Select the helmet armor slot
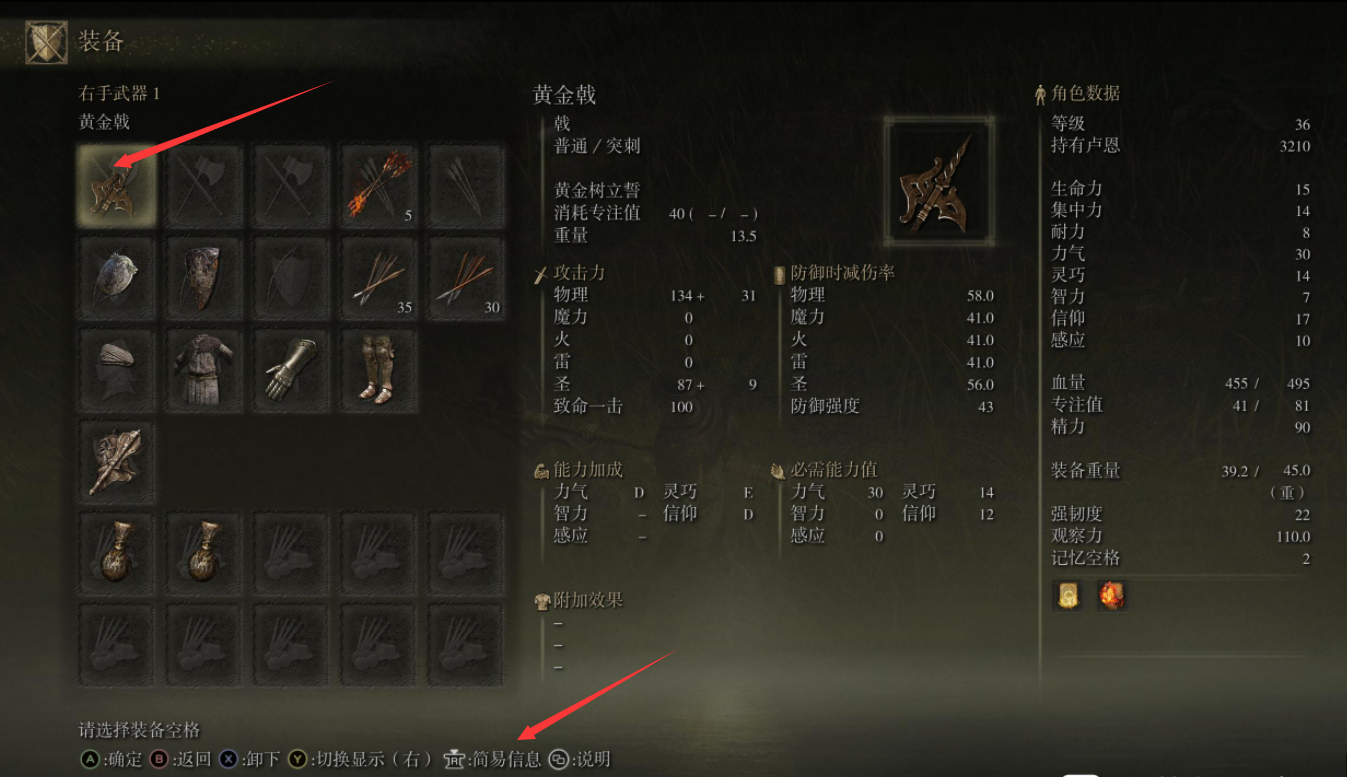Viewport: 1347px width, 777px height. click(116, 369)
